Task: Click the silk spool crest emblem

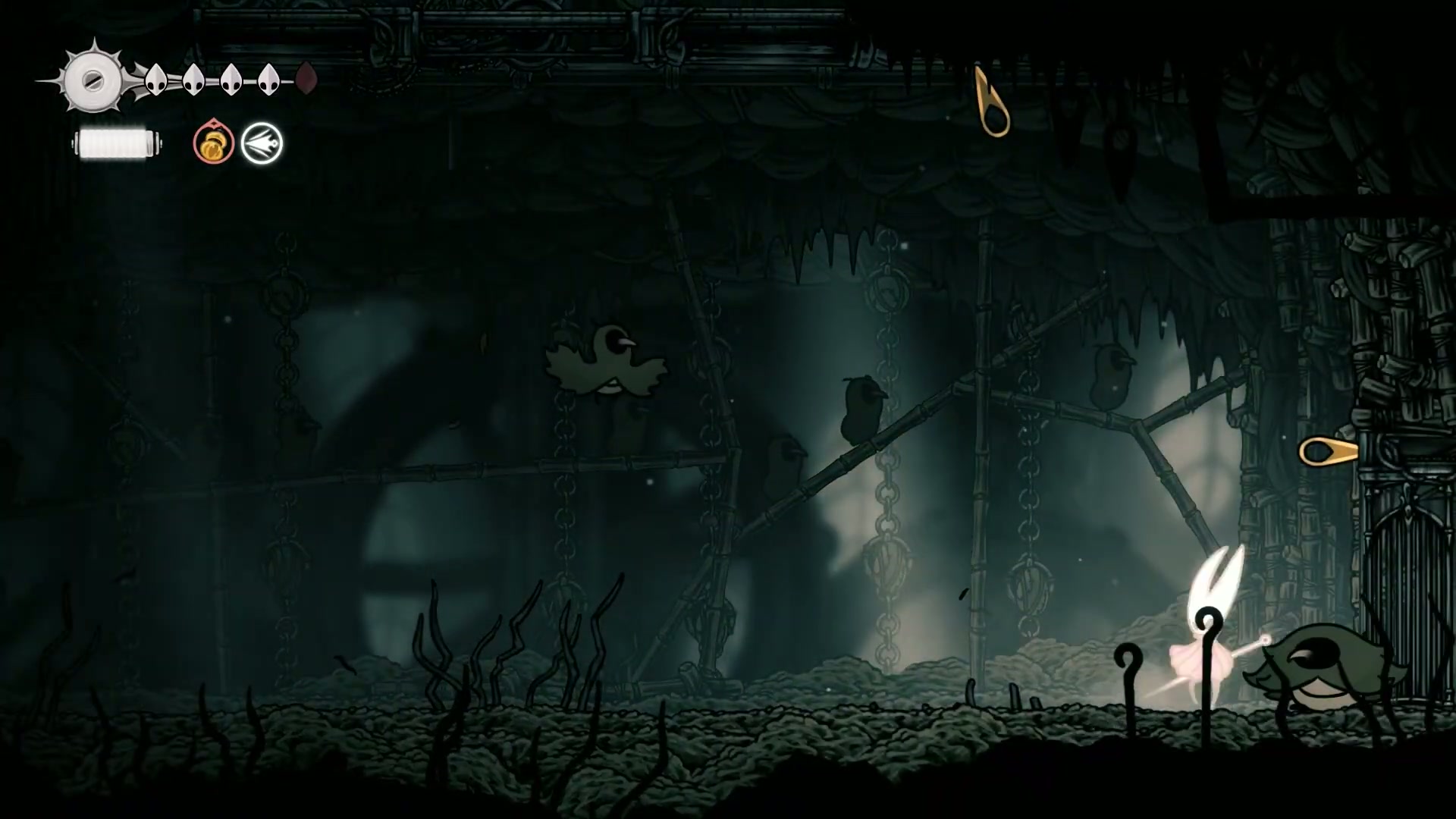Action: tap(93, 80)
